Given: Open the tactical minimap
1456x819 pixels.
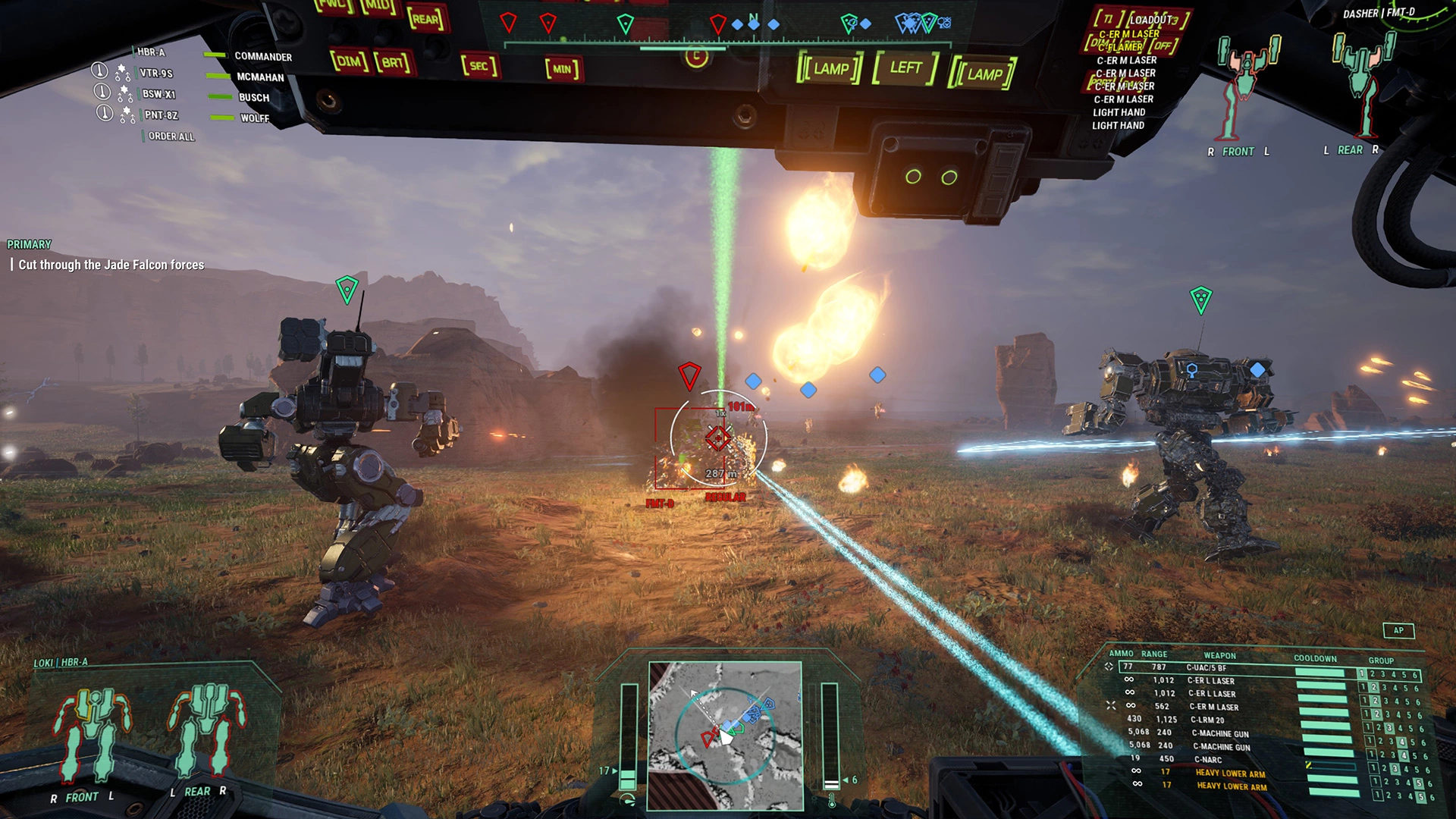Looking at the screenshot, I should point(725,735).
